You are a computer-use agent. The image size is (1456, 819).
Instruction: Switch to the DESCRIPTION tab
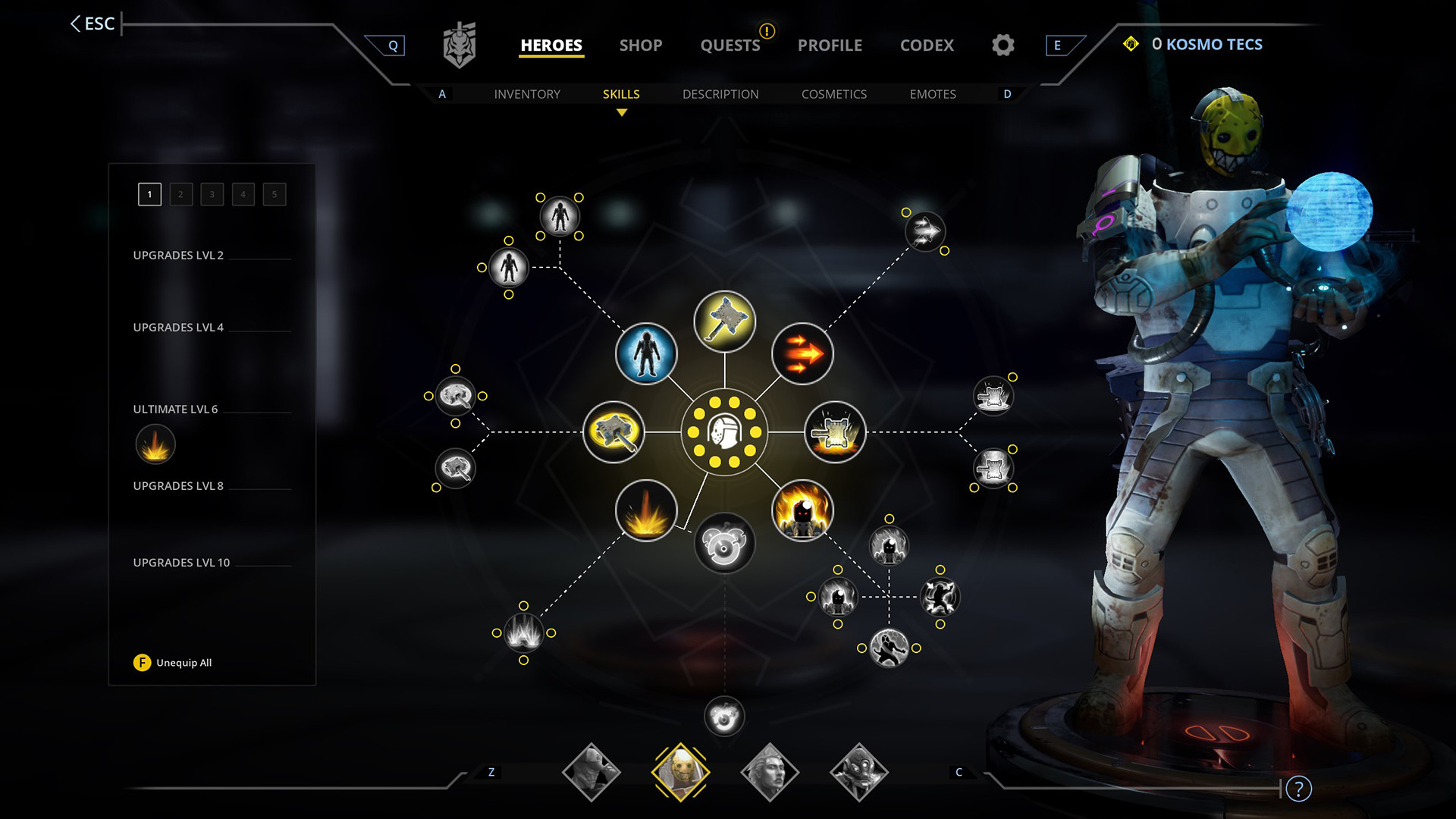coord(720,94)
